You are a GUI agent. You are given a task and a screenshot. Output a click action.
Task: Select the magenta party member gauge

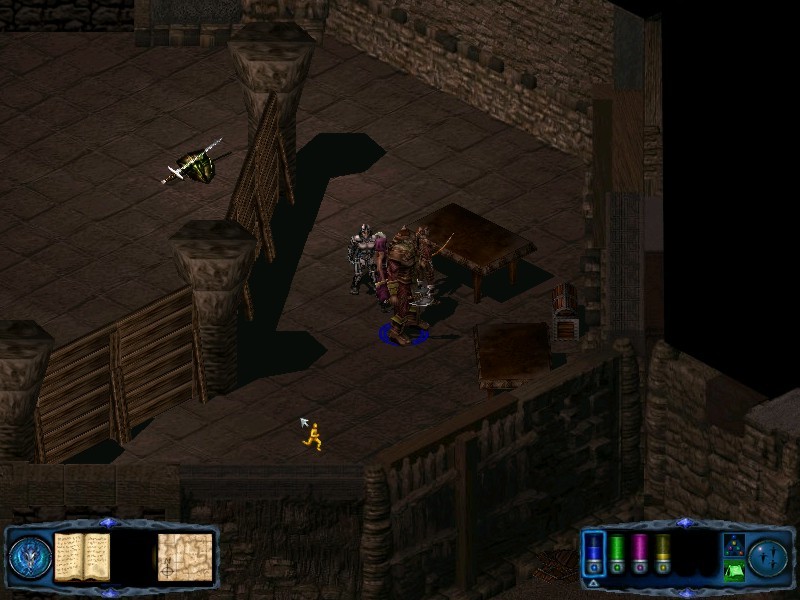[639, 553]
